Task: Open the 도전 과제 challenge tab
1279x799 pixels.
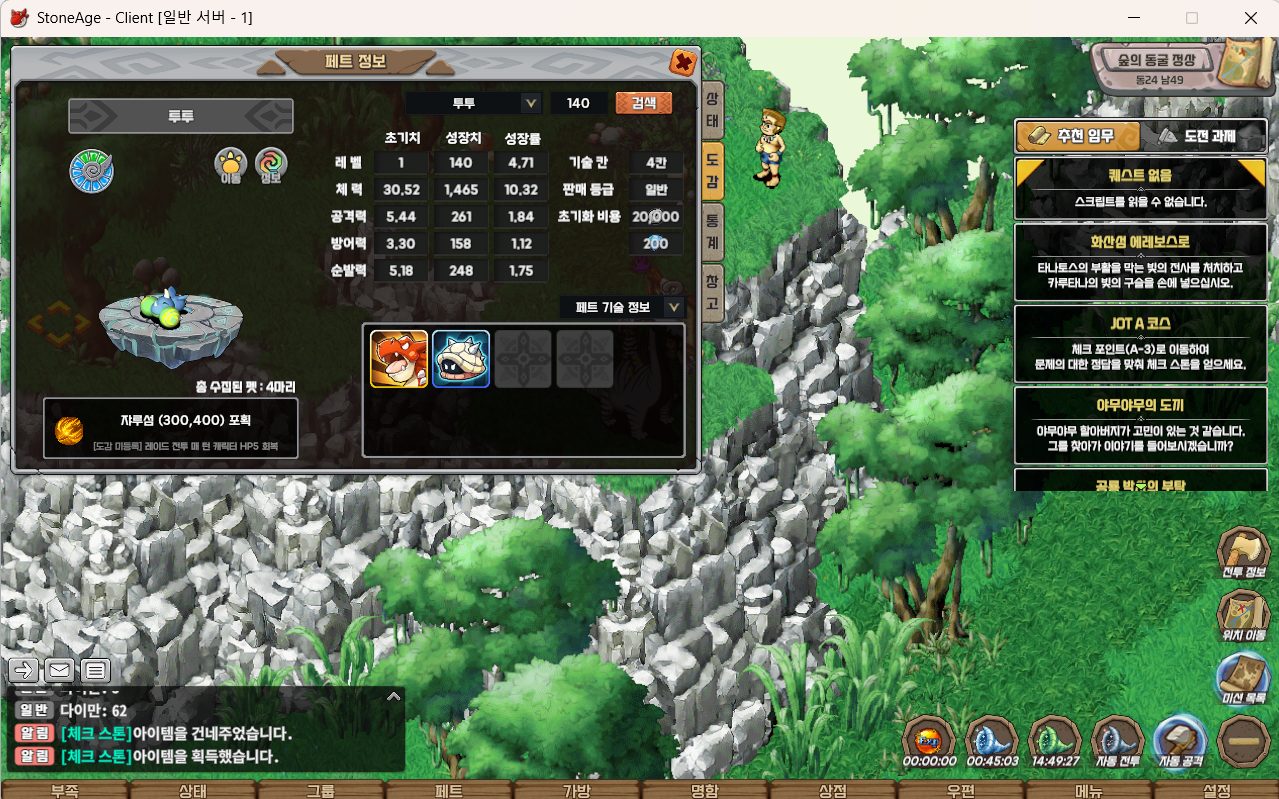Action: pos(1199,137)
